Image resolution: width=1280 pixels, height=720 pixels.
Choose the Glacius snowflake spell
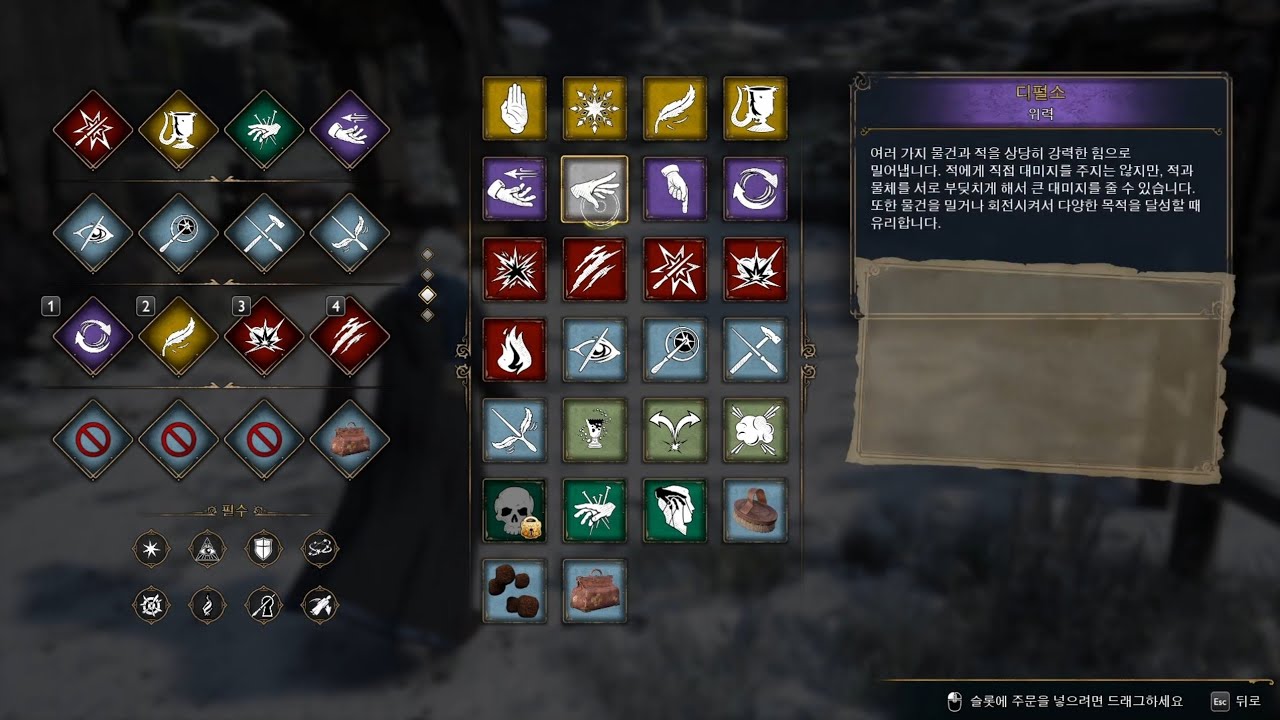(595, 109)
